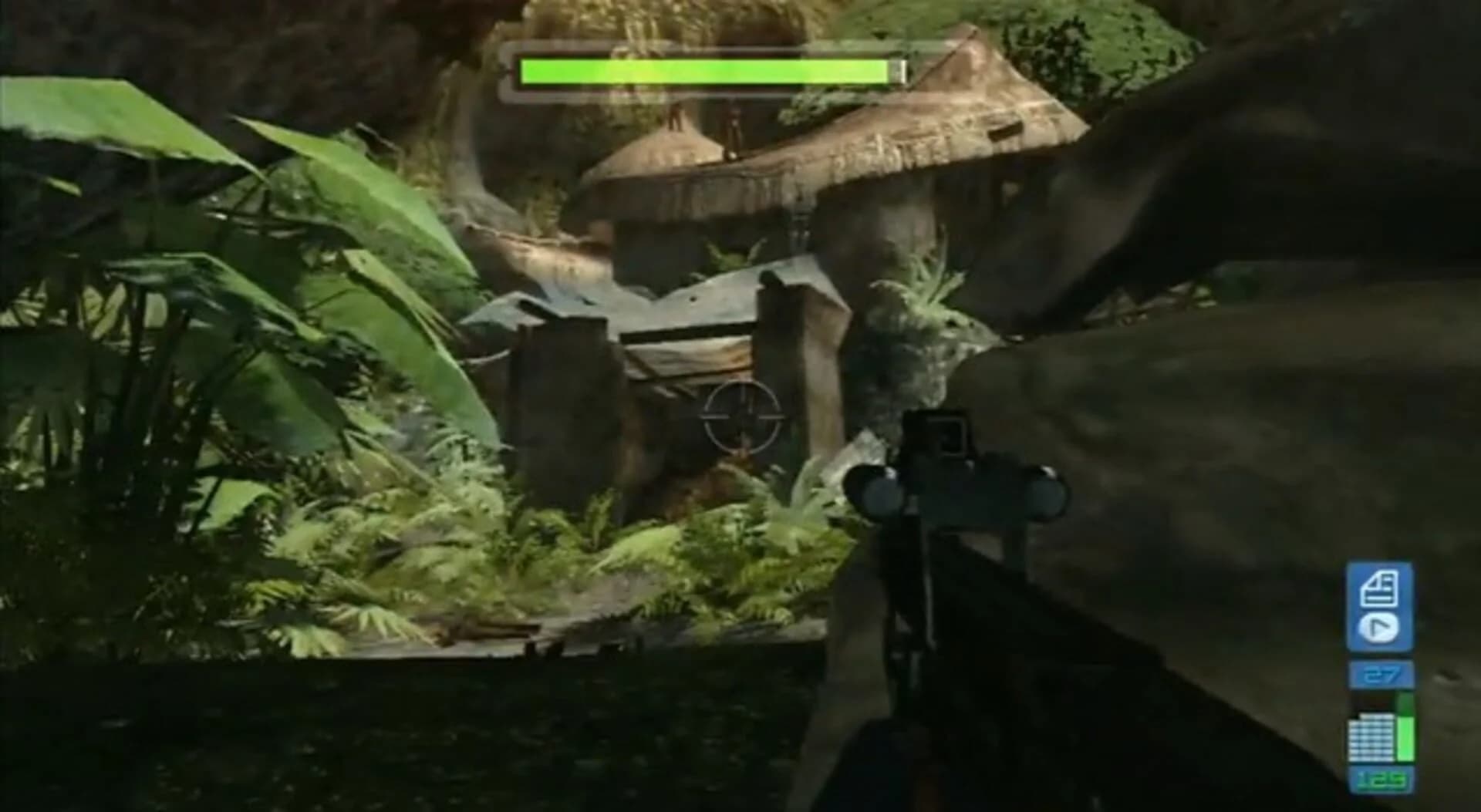The image size is (1481, 812).
Task: Click the crosshair reticle in screen center
Action: [x=743, y=415]
